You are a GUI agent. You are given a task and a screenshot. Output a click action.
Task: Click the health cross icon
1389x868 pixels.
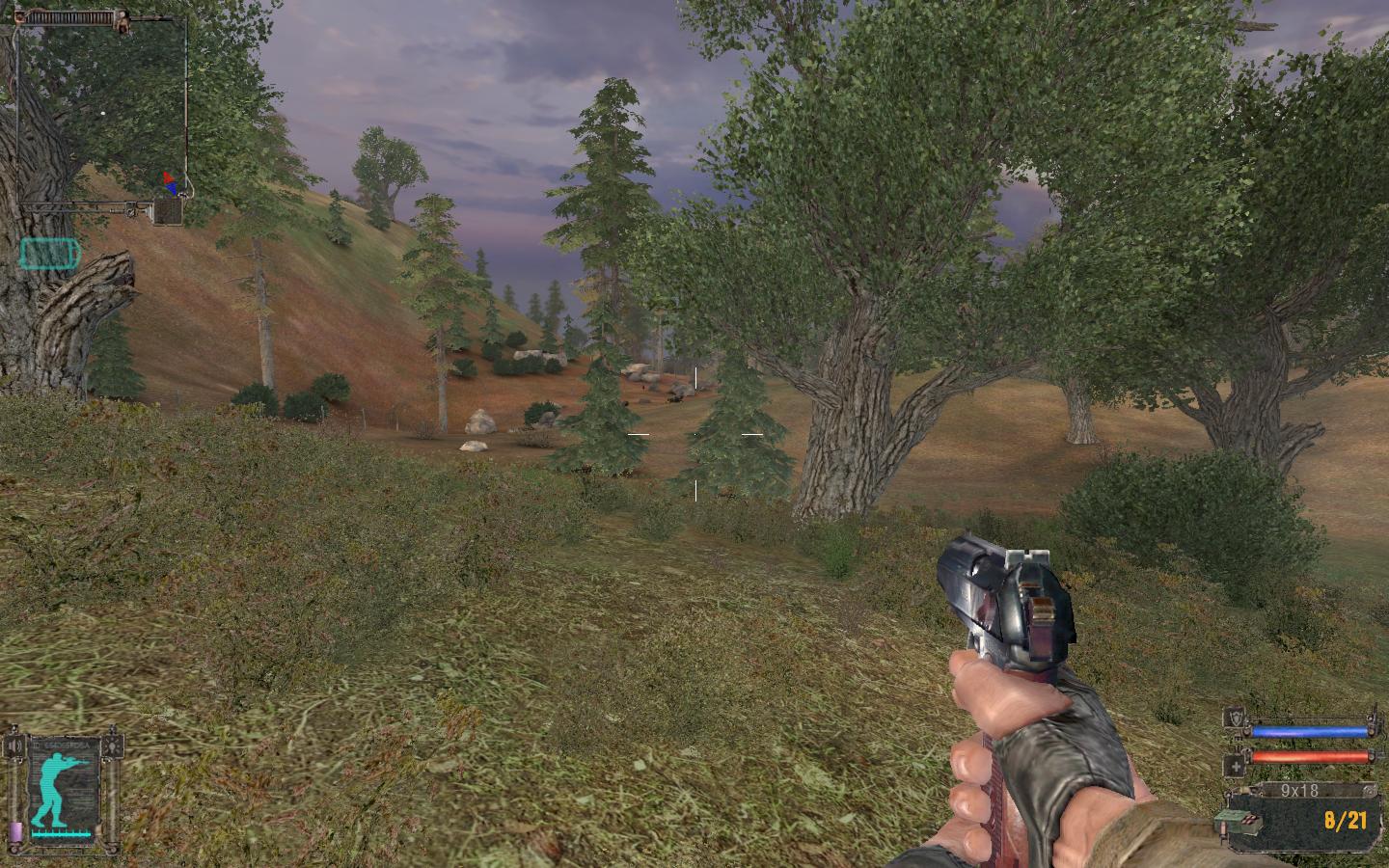pos(1234,767)
